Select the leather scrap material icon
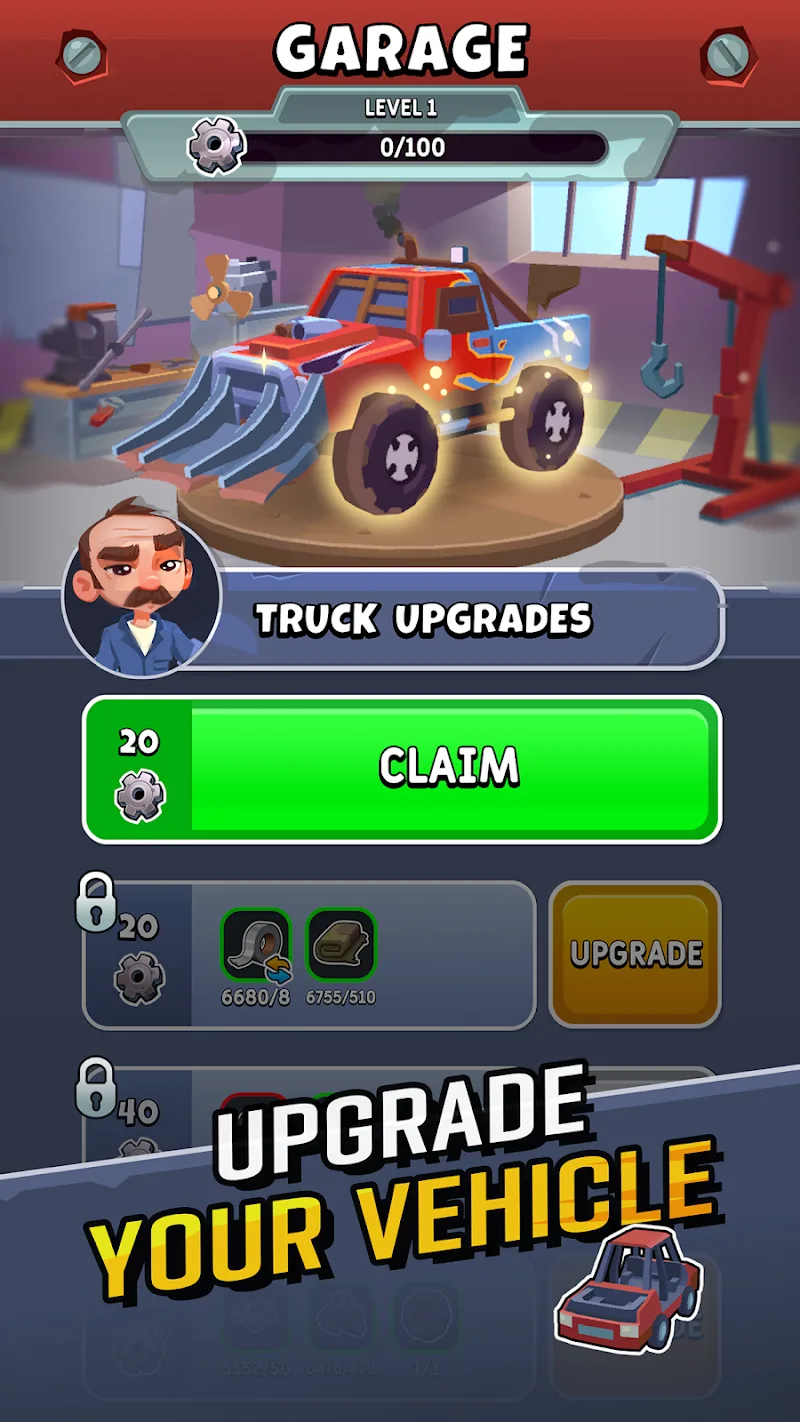The height and width of the screenshot is (1422, 800). coord(340,944)
